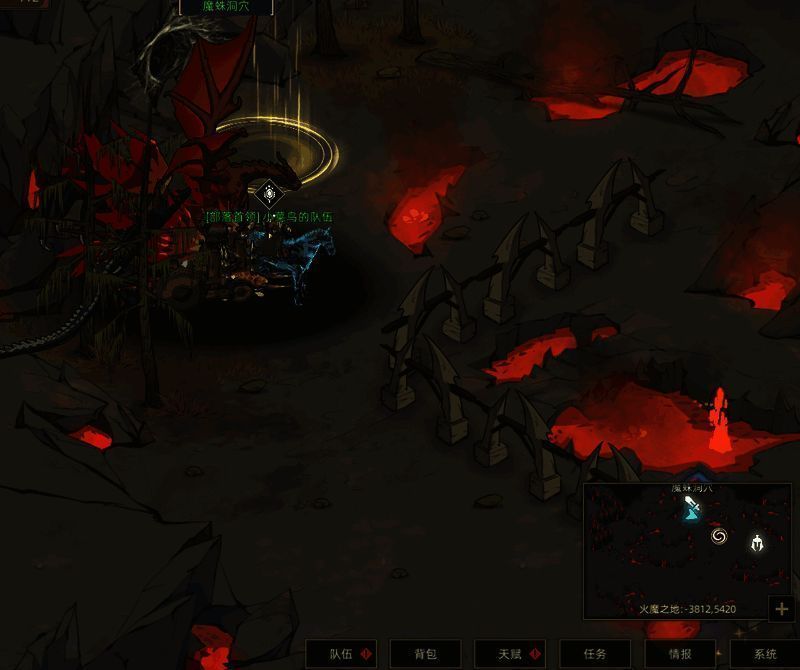Open the 系统 (System) menu
The height and width of the screenshot is (670, 800).
(x=765, y=654)
